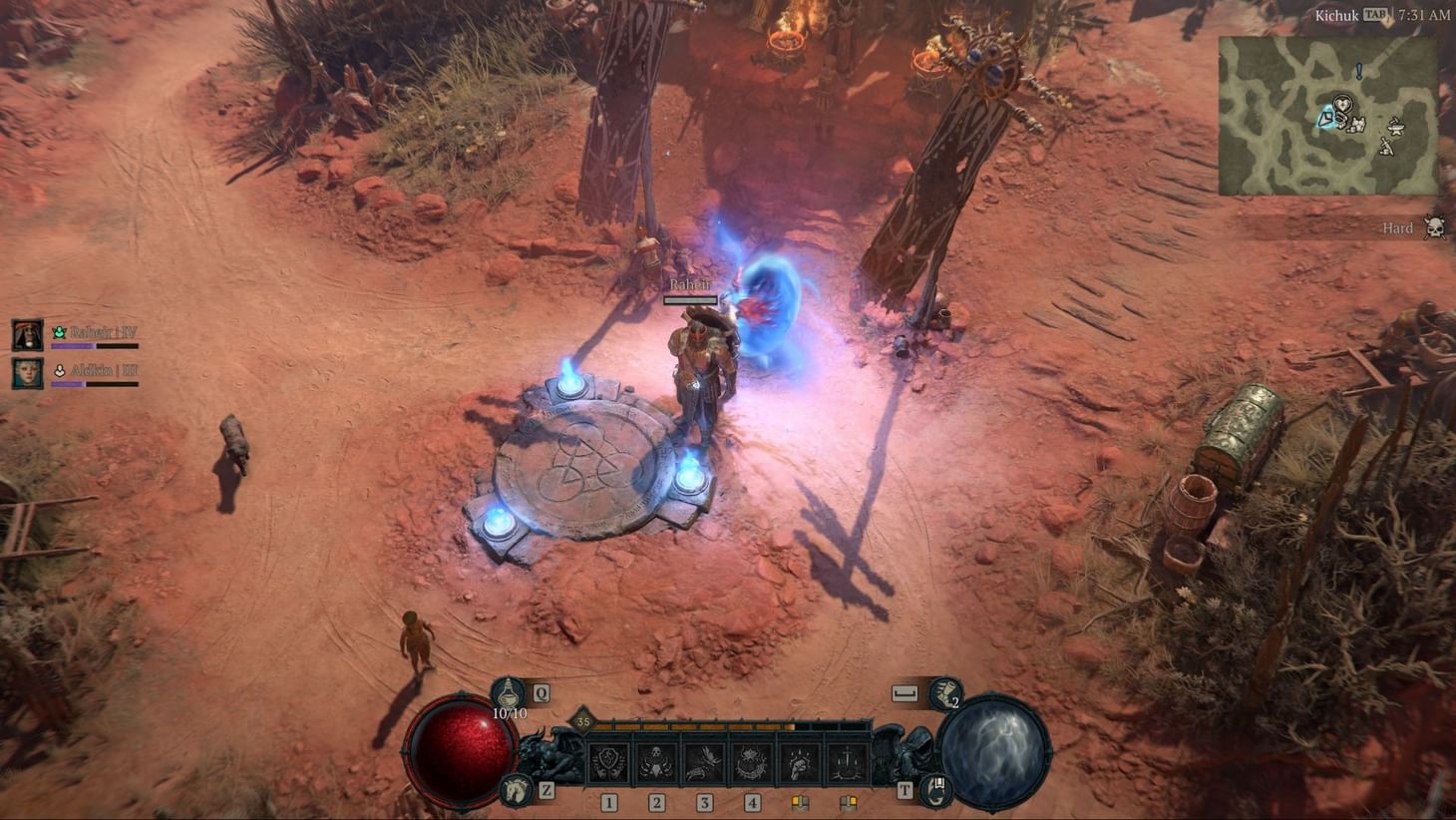Click the Hard difficulty skull indicator
Screen dimensions: 1456x820
click(x=1433, y=226)
